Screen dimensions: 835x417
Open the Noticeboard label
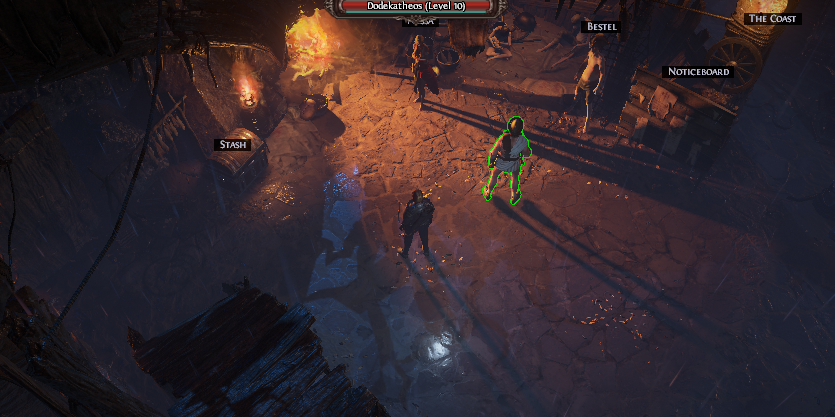[698, 72]
